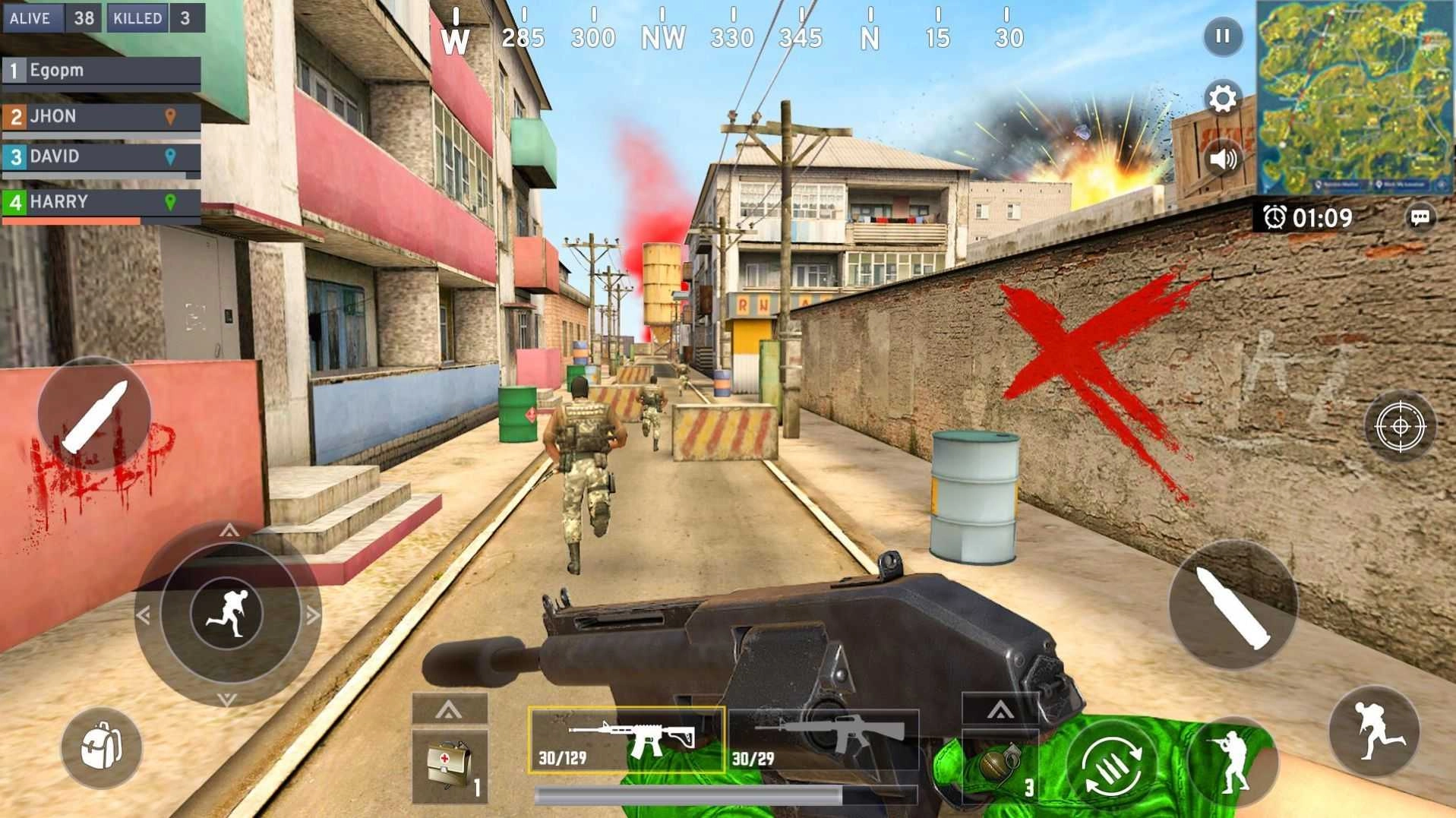Image resolution: width=1456 pixels, height=818 pixels.
Task: Toggle crouch with the green soldier icon
Action: (1233, 760)
